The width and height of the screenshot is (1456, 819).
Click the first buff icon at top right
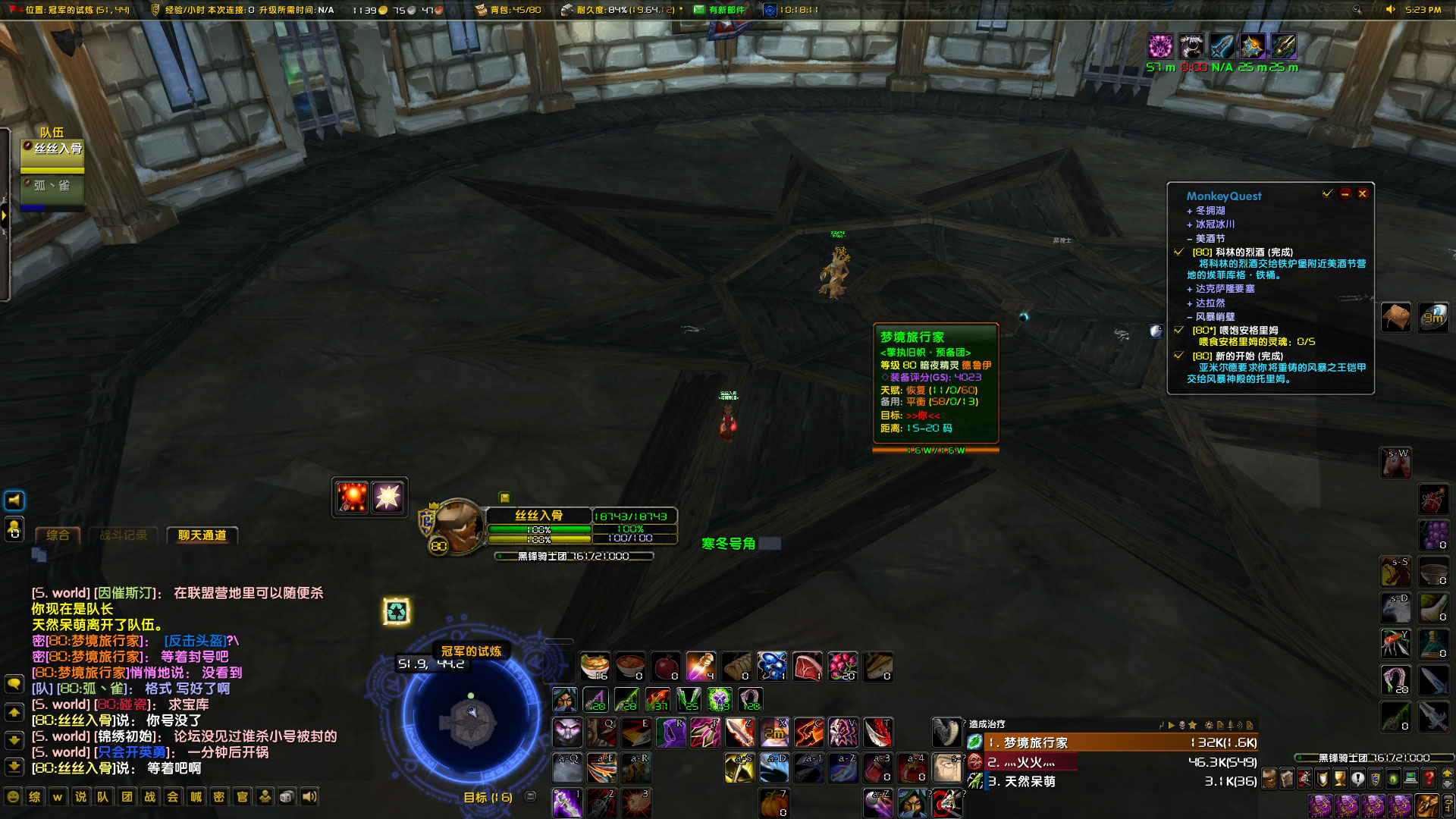click(x=1159, y=46)
